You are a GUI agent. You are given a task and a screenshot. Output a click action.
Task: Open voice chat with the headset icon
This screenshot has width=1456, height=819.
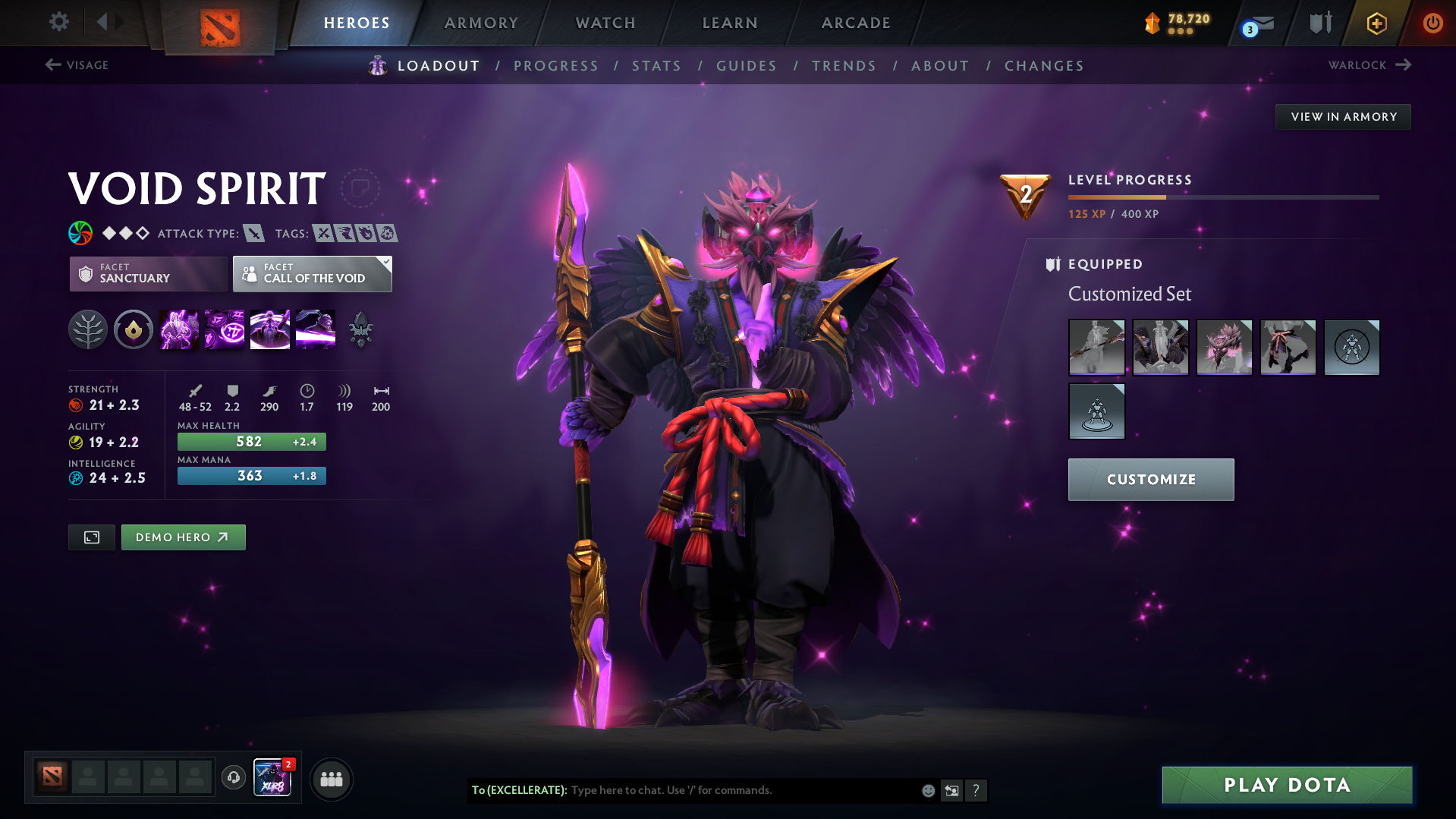coord(233,778)
